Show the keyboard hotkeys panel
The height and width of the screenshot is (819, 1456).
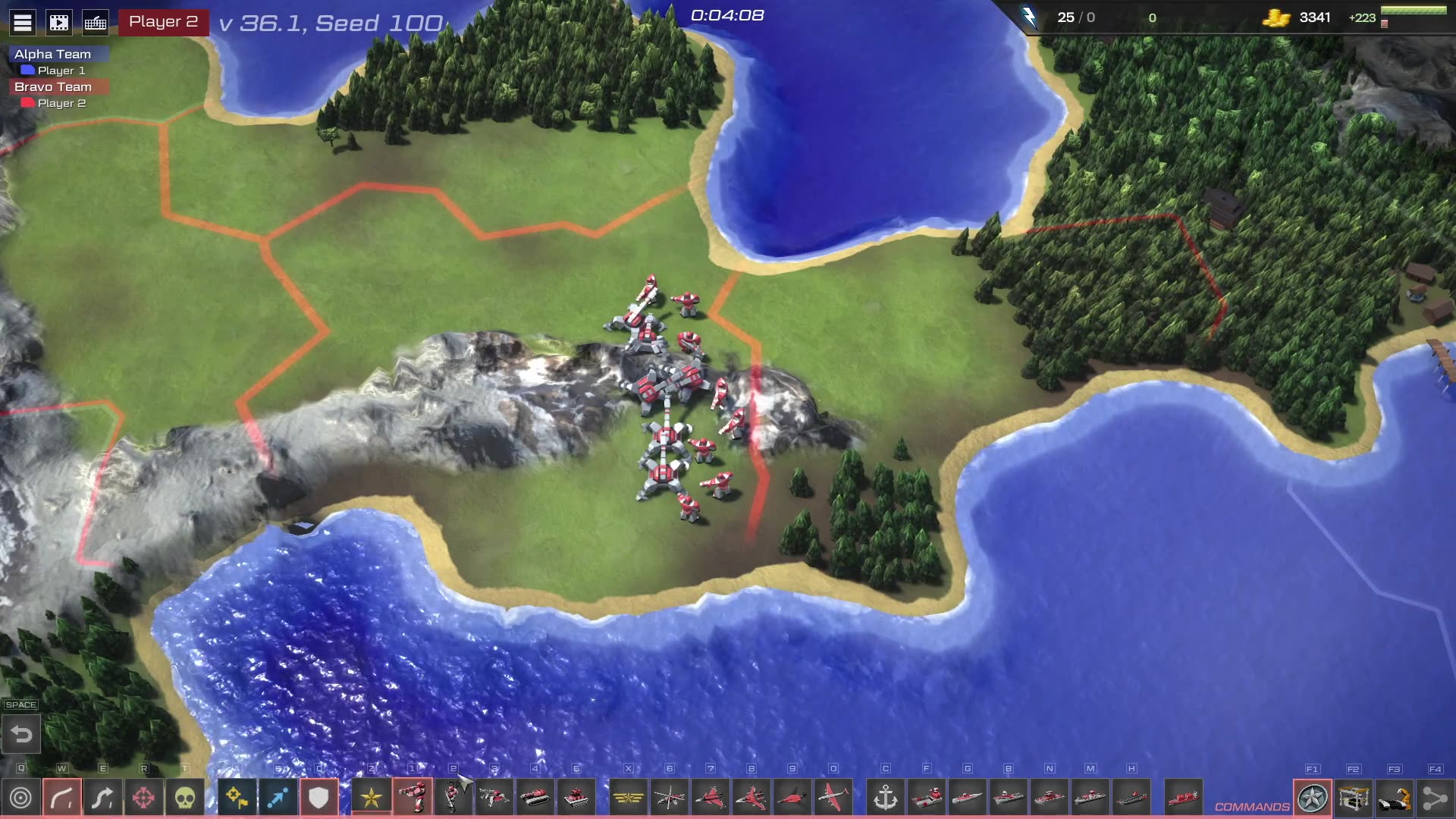click(96, 22)
